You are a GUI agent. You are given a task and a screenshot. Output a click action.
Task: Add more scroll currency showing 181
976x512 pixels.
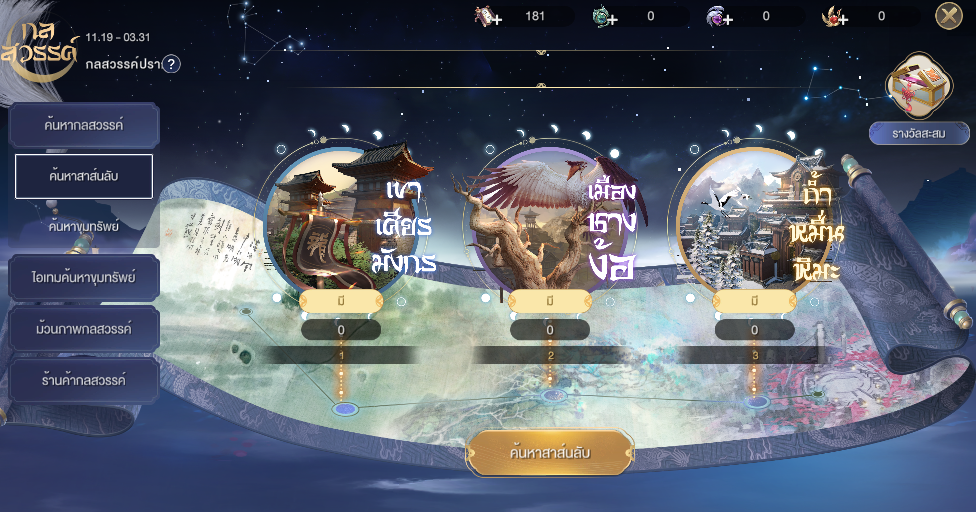click(490, 16)
